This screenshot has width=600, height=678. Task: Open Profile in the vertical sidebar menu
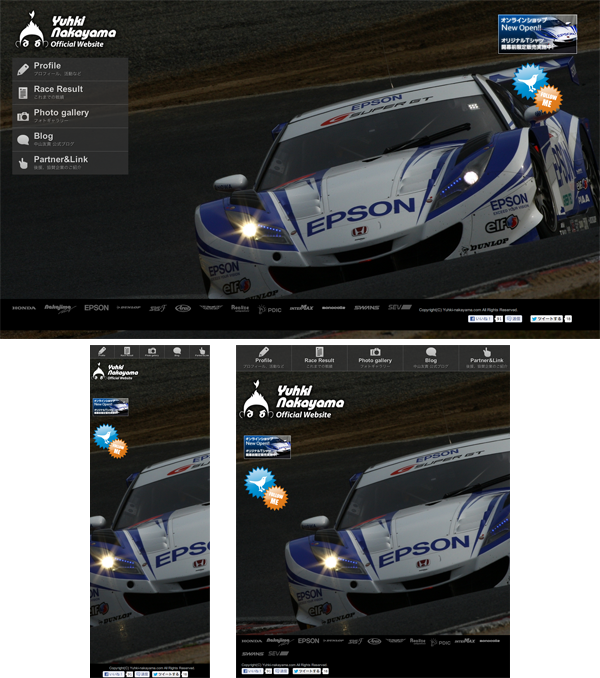pyautogui.click(x=69, y=69)
